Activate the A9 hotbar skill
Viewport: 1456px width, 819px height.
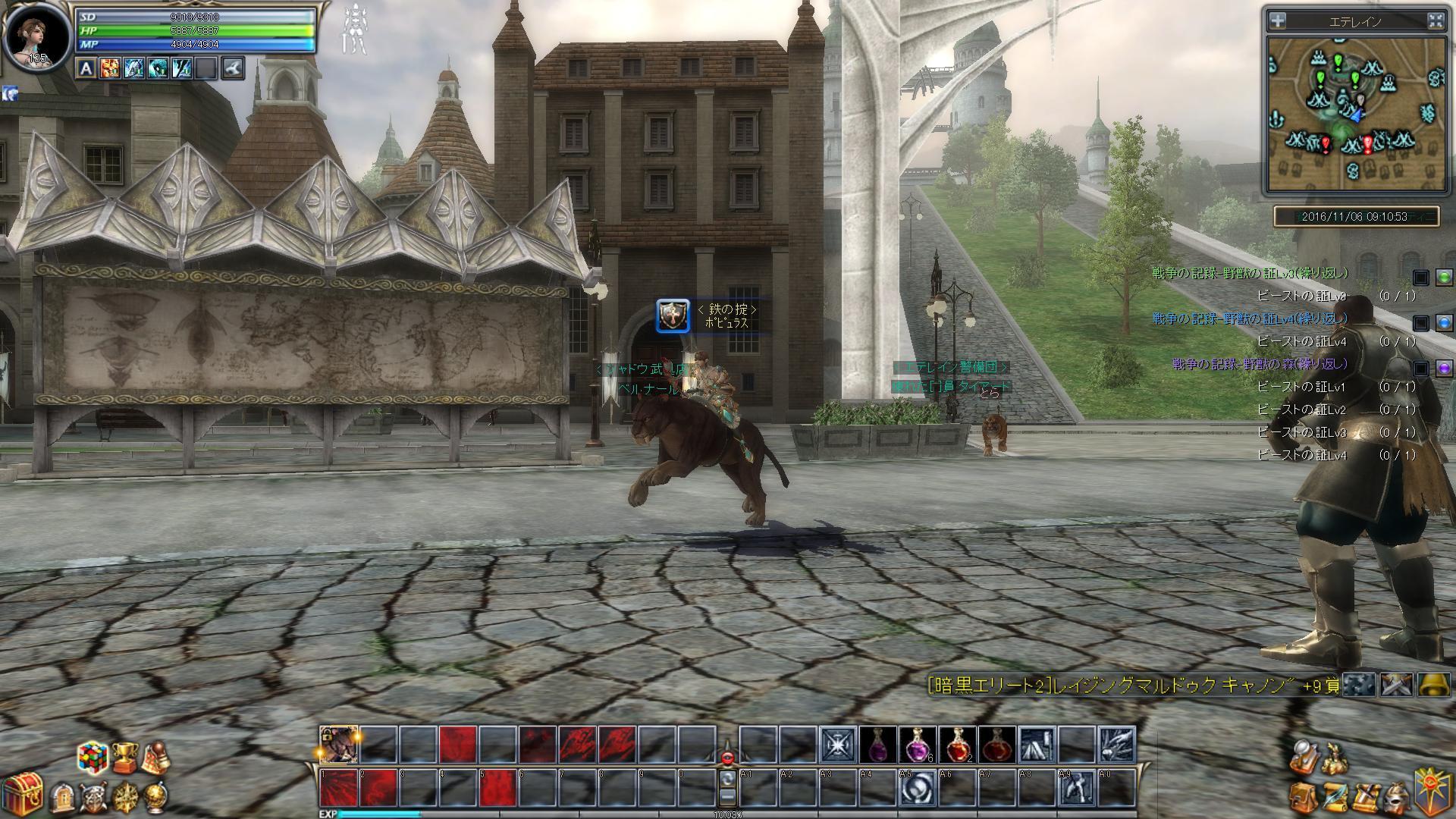pos(1076,788)
